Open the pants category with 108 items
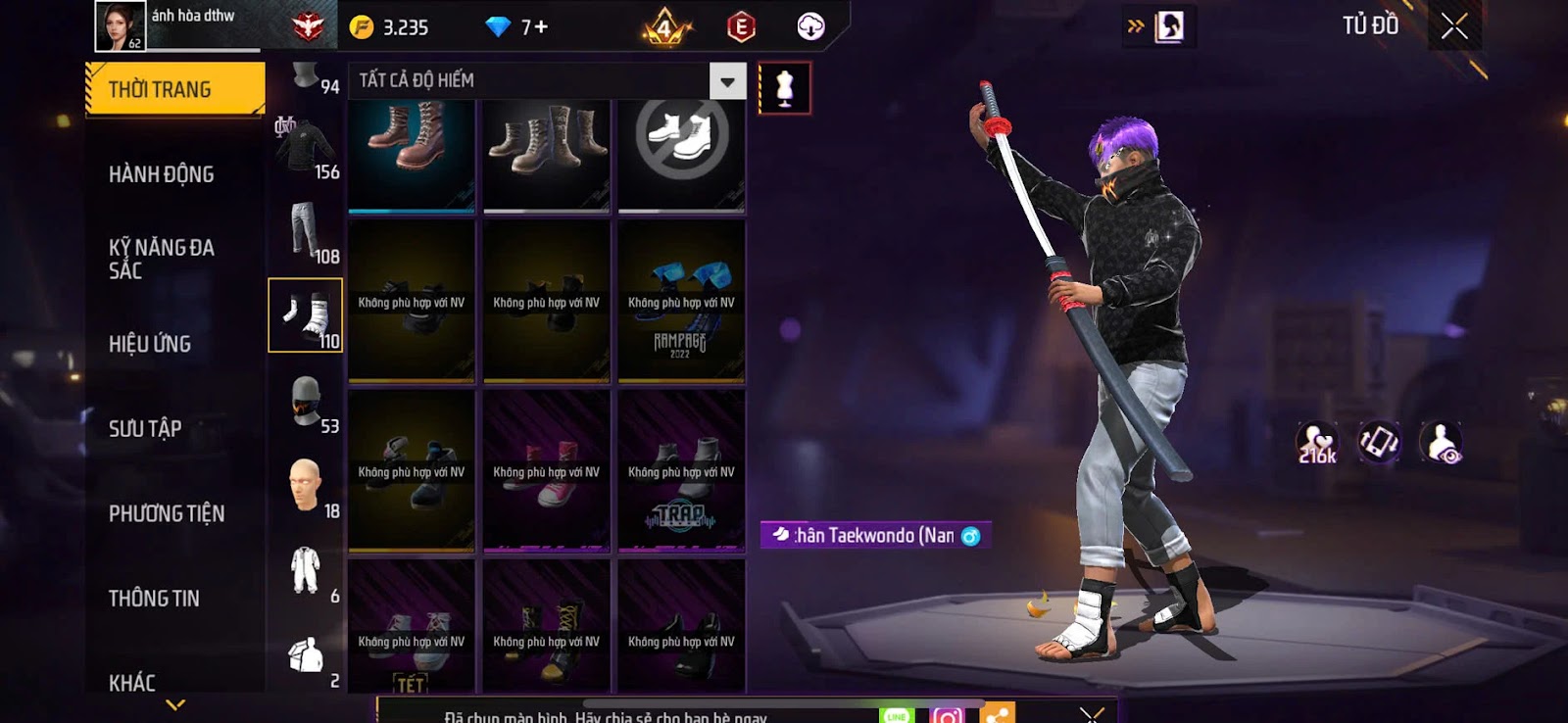 [305, 231]
